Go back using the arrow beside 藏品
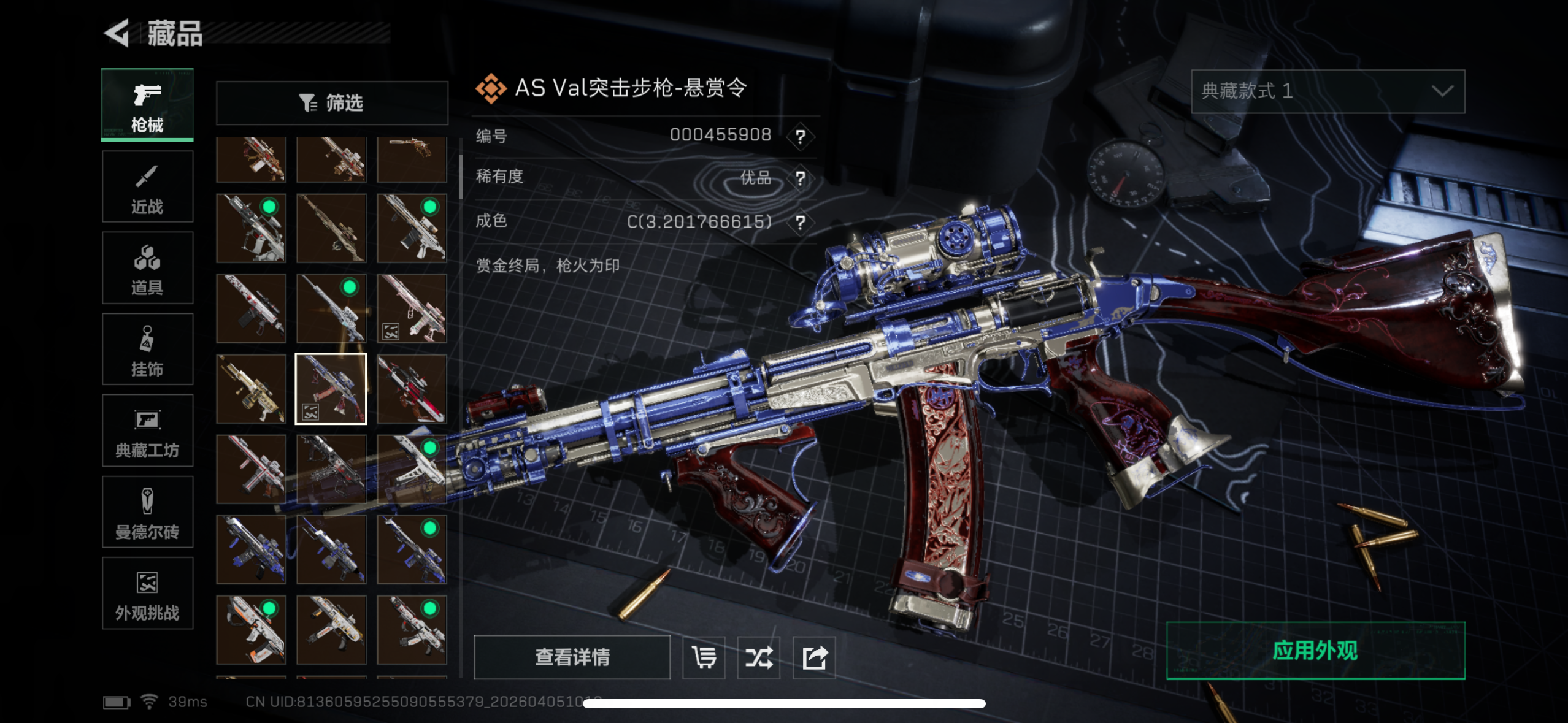Screen dimensions: 1568x723 point(117,33)
